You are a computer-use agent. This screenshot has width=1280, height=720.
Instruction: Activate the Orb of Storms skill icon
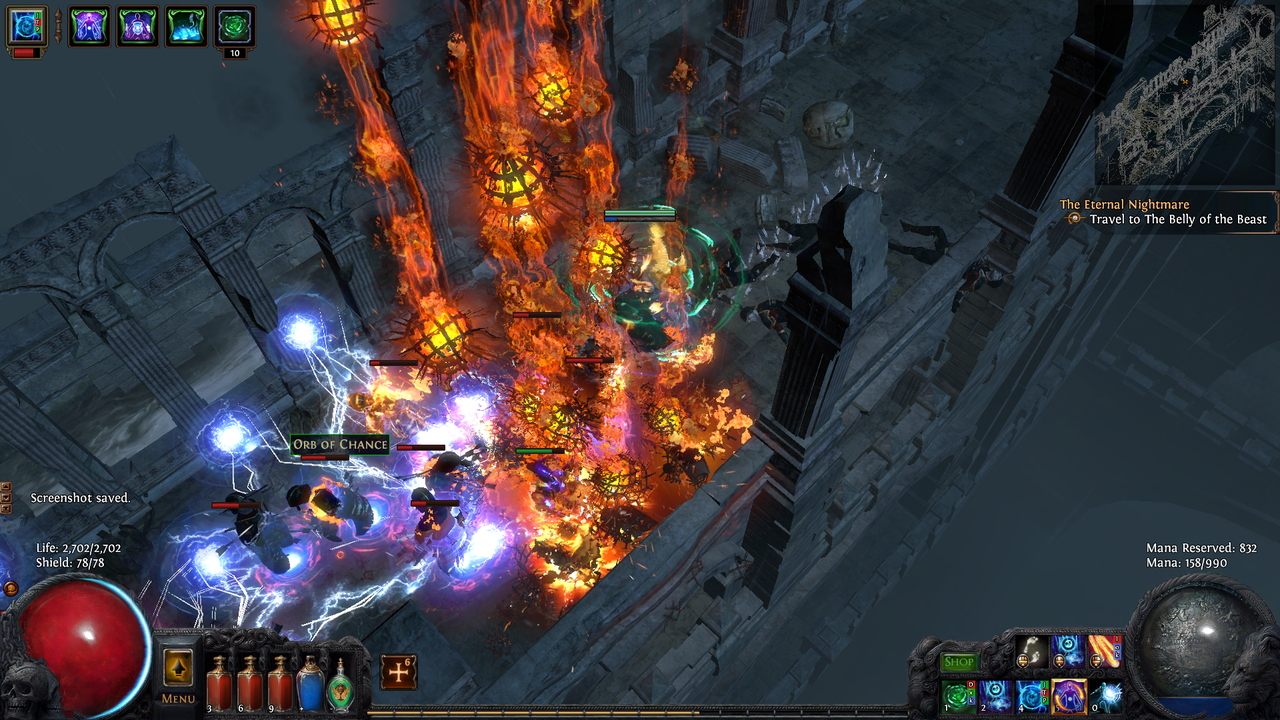[993, 697]
